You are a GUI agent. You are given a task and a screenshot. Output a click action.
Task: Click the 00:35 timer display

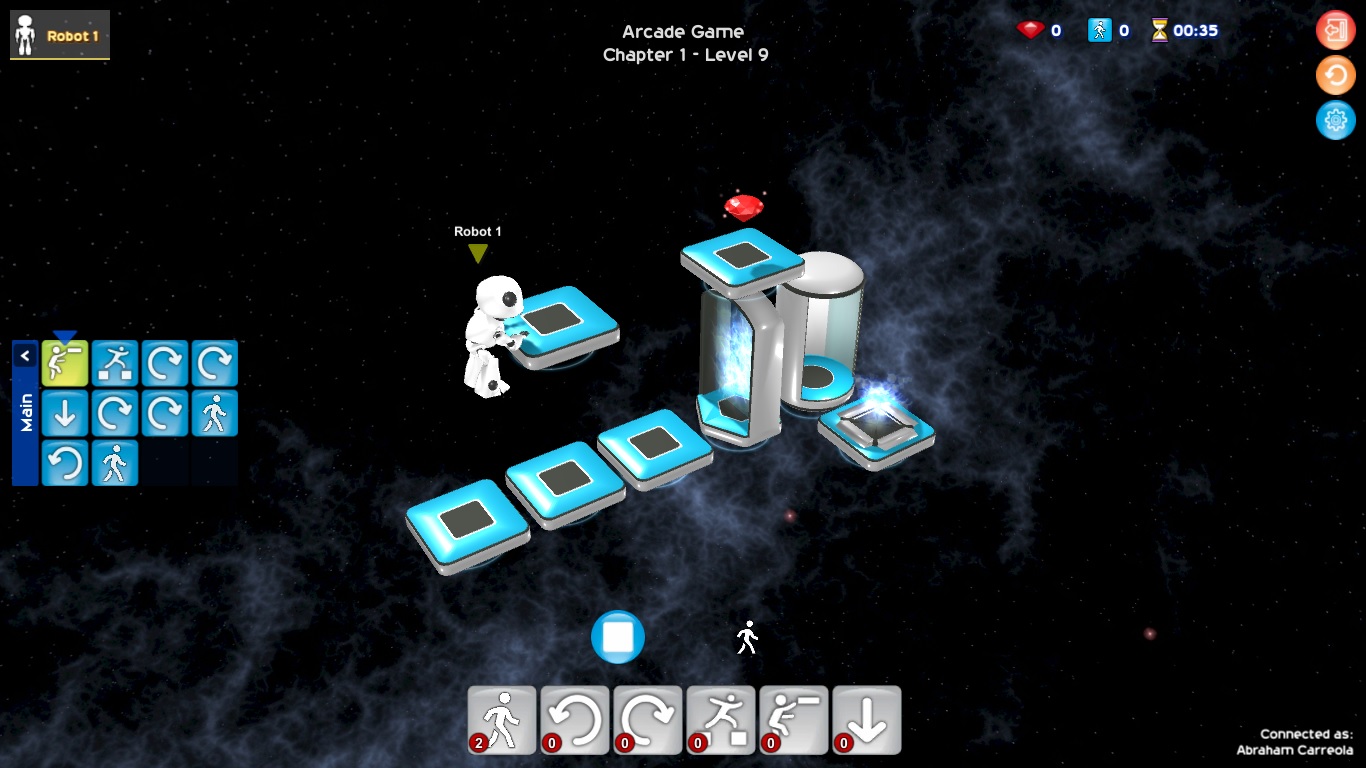pyautogui.click(x=1191, y=29)
